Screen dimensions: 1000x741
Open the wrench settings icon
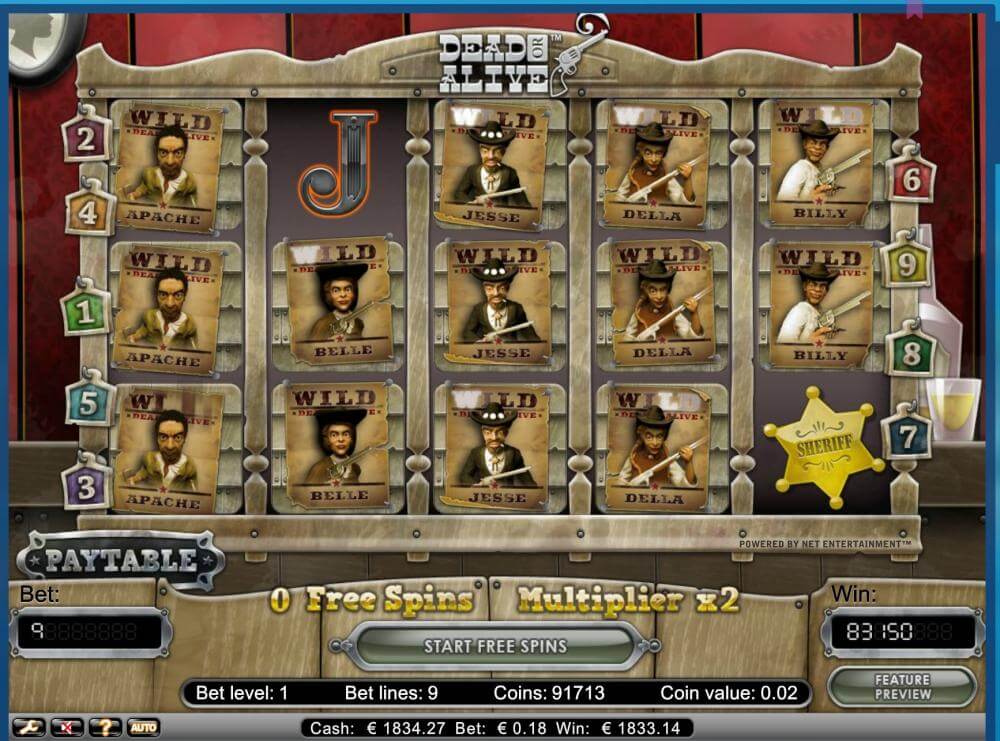click(x=28, y=727)
